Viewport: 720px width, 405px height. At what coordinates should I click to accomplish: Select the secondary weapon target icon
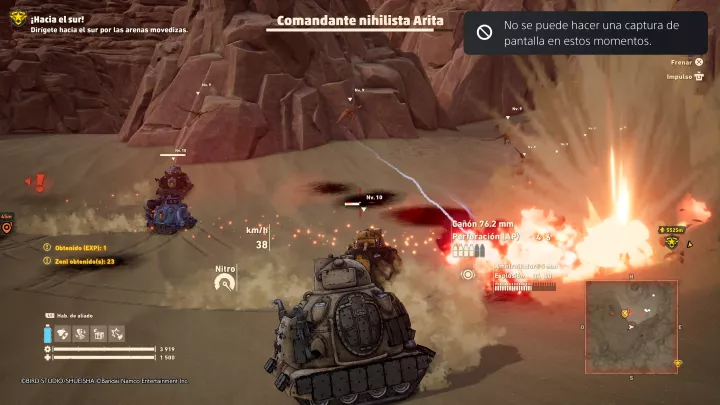pyautogui.click(x=467, y=274)
